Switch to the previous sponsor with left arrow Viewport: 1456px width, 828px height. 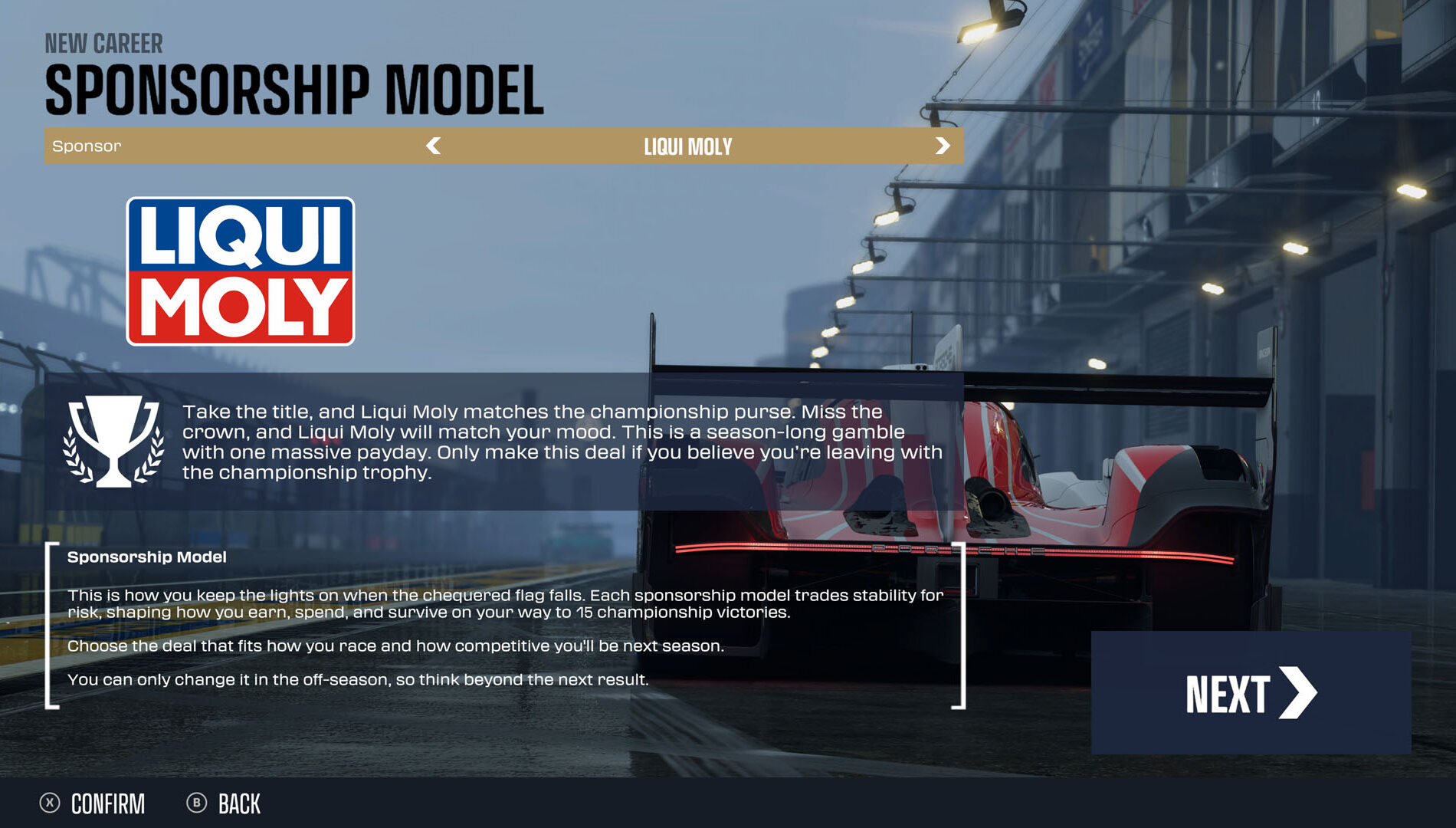click(x=435, y=146)
